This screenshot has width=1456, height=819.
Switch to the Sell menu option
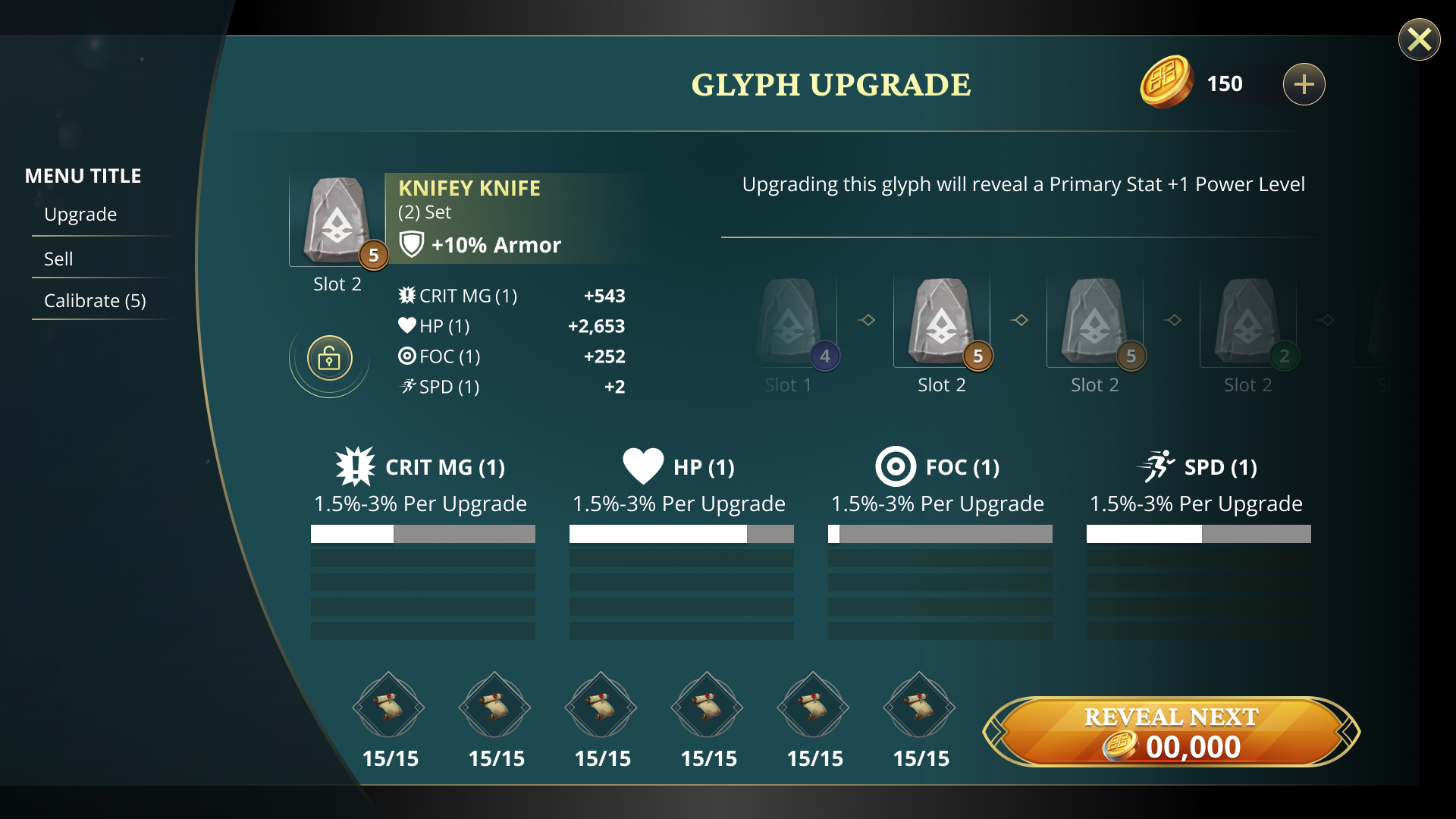(x=58, y=258)
